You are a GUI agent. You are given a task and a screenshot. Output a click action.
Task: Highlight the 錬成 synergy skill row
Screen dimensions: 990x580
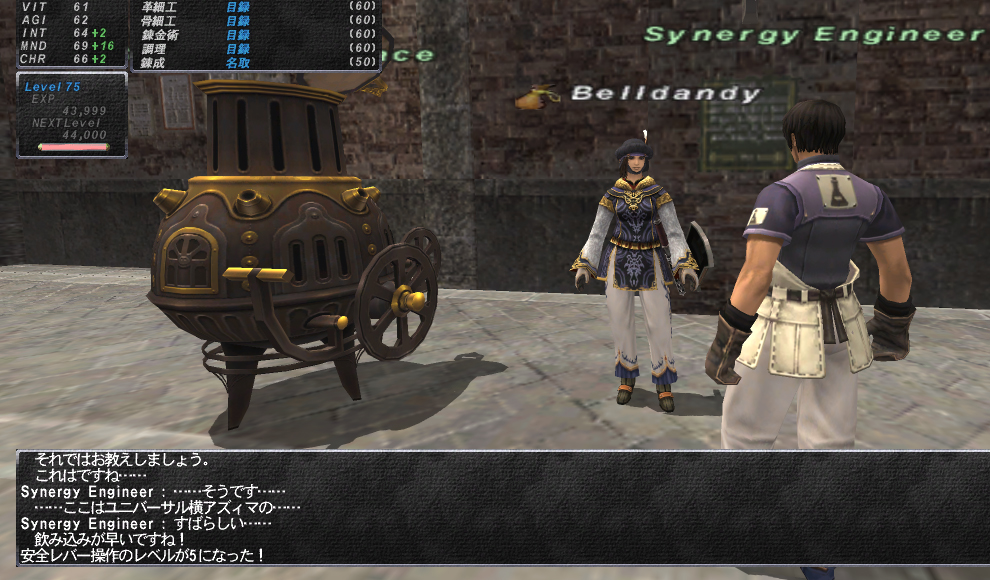[x=255, y=62]
